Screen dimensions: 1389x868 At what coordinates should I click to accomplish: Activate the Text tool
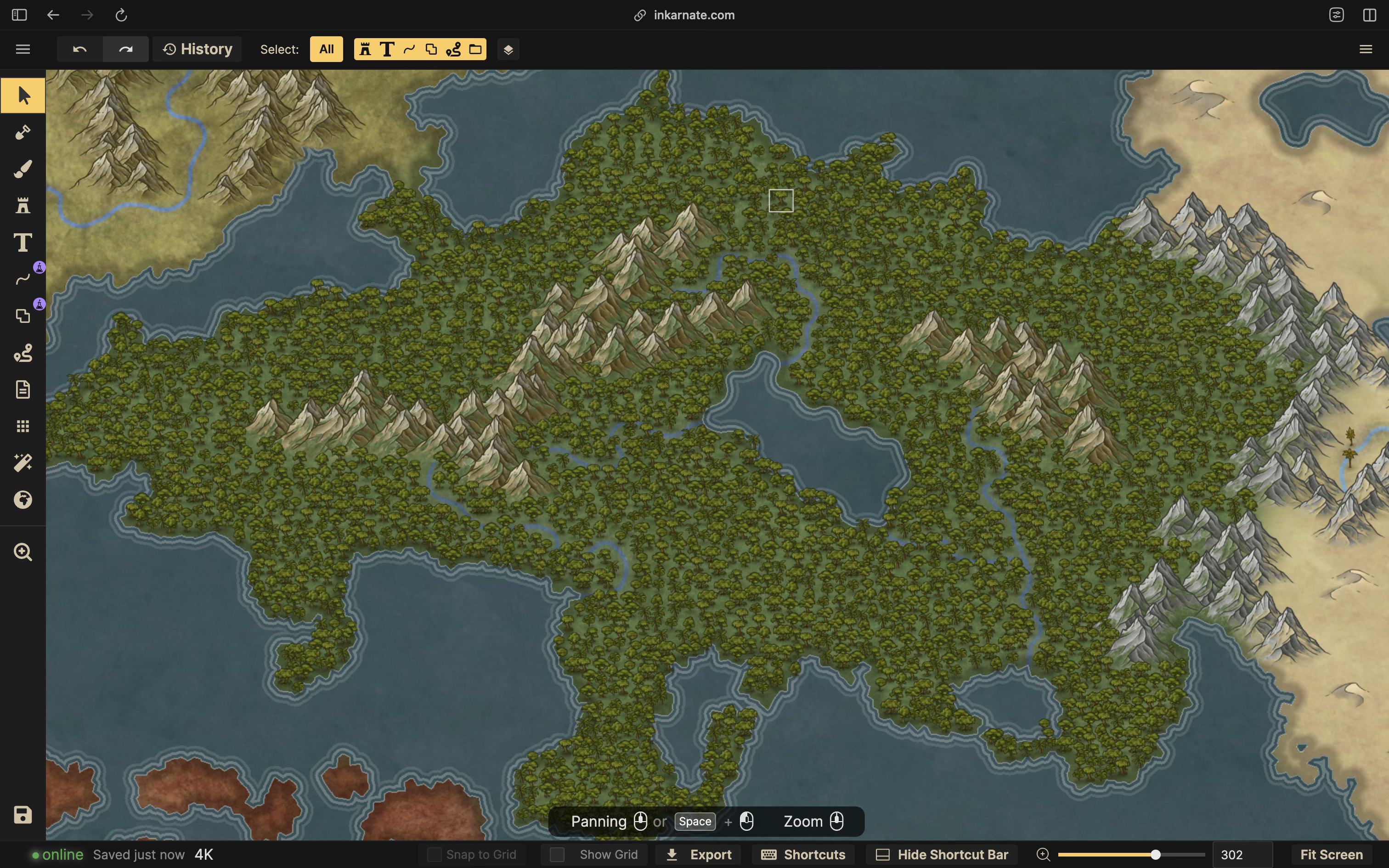coord(23,243)
